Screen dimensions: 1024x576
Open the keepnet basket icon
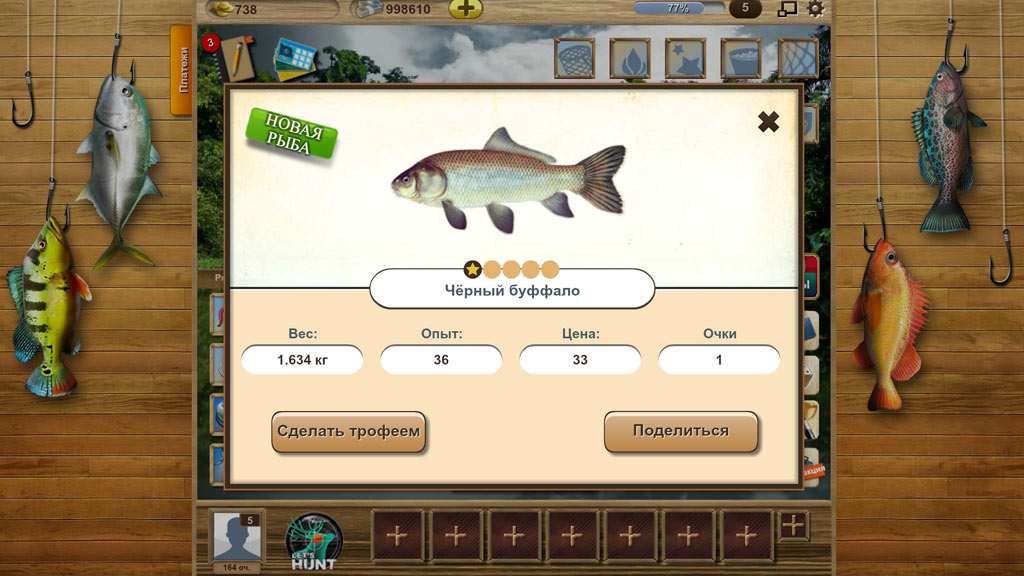[575, 58]
